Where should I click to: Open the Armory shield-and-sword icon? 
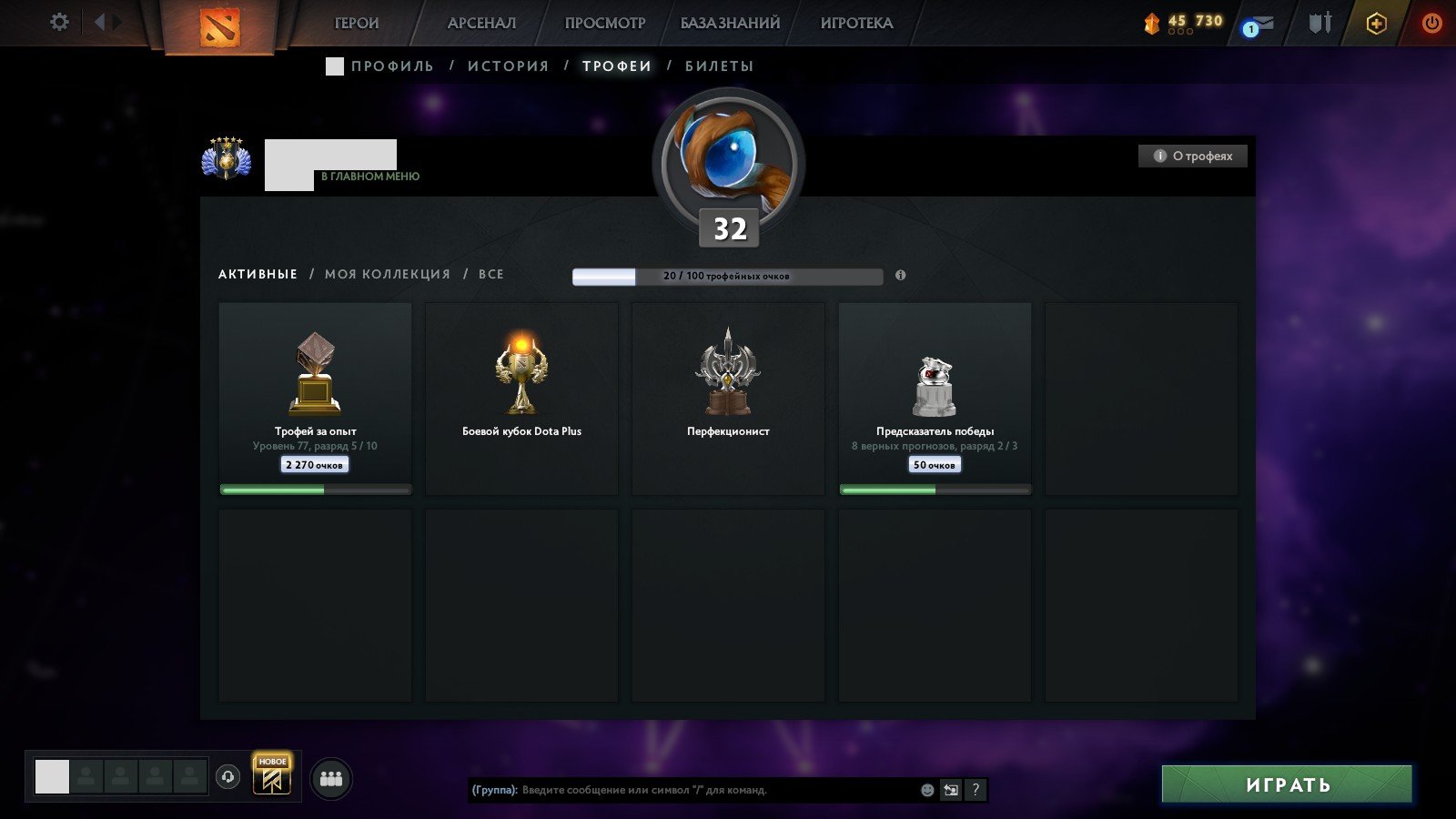click(x=1319, y=22)
